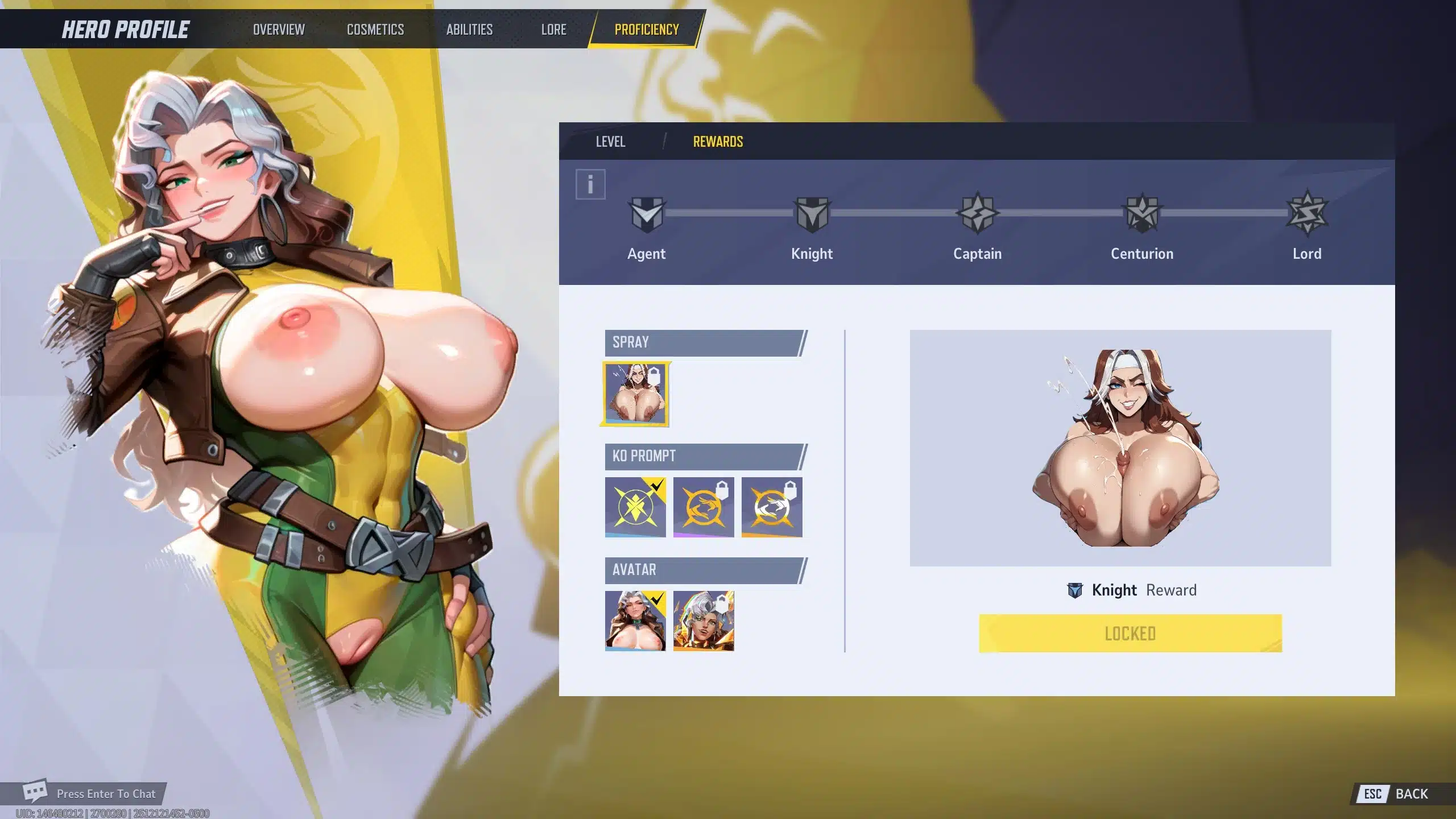The image size is (1456, 819).
Task: Select the Proficiency tab
Action: tap(647, 30)
